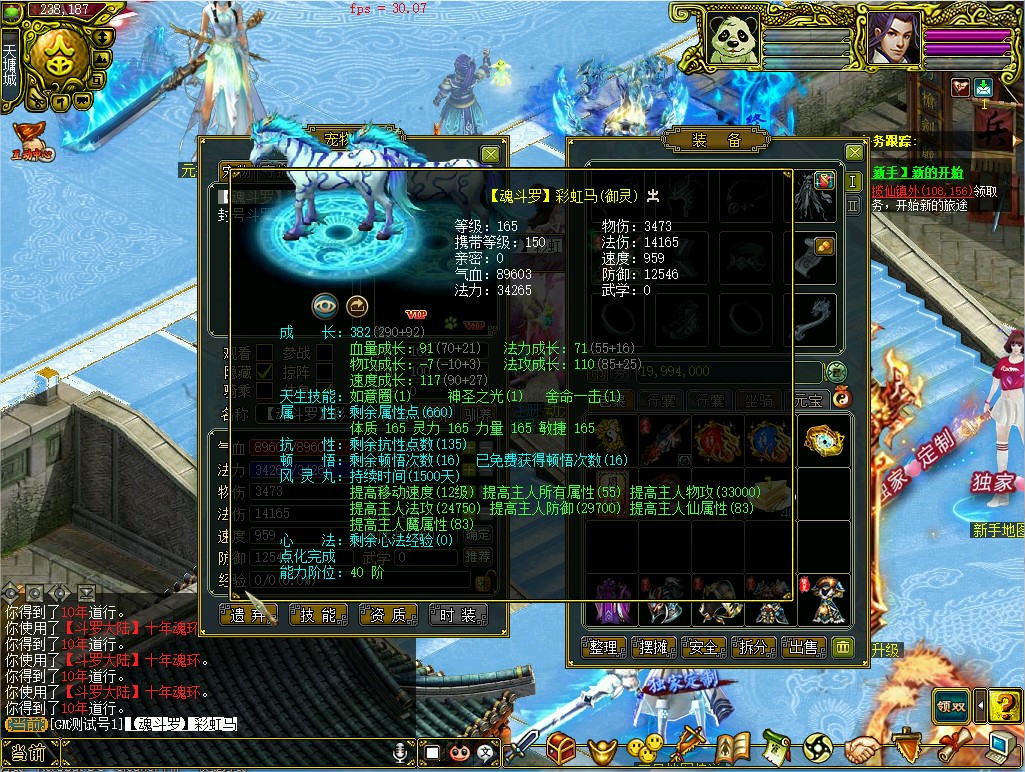Image resolution: width=1025 pixels, height=772 pixels.
Task: Switch to equipment set I tab
Action: [853, 182]
